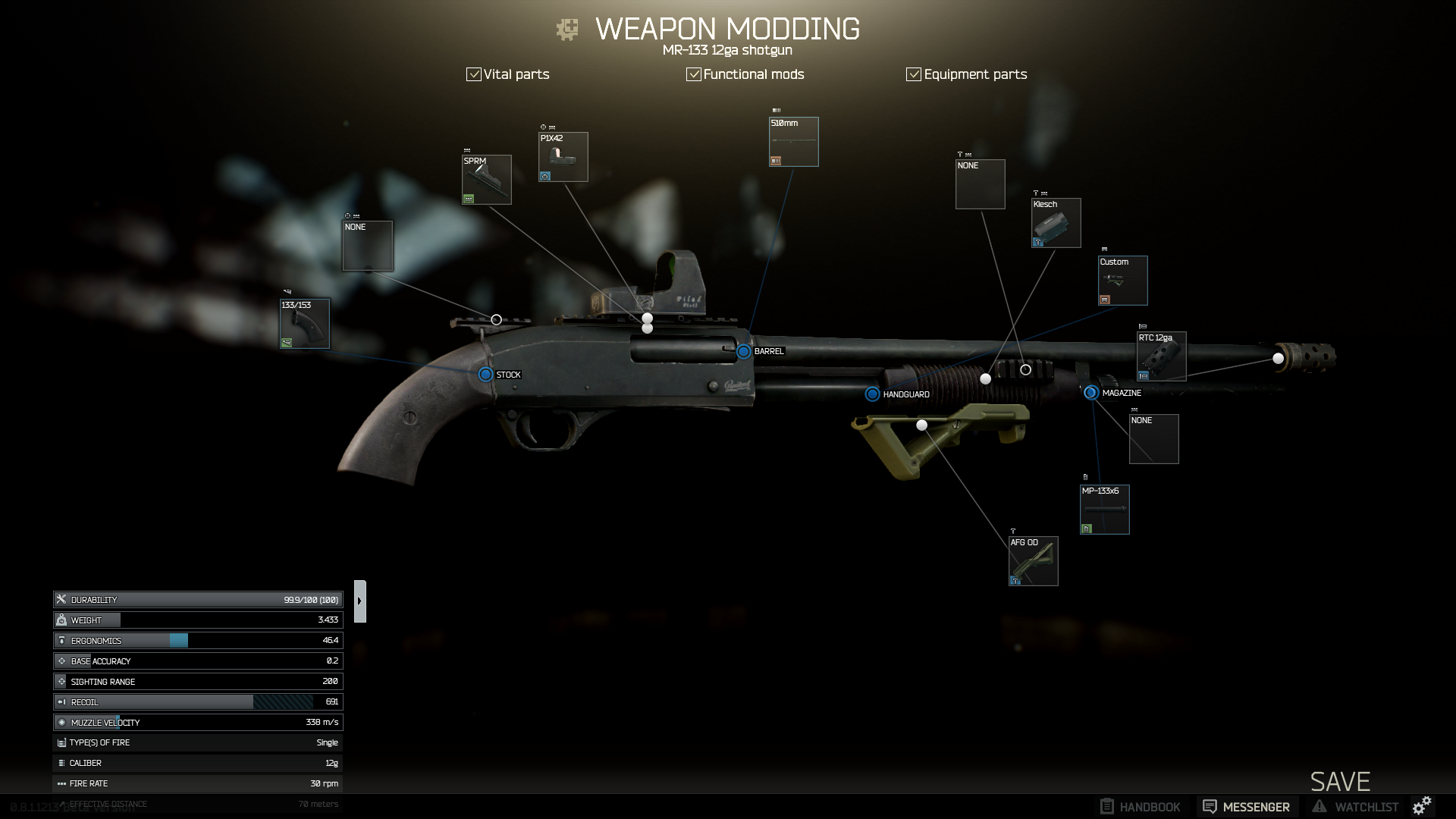1456x819 pixels.
Task: Open the settings gear icon
Action: click(1422, 805)
